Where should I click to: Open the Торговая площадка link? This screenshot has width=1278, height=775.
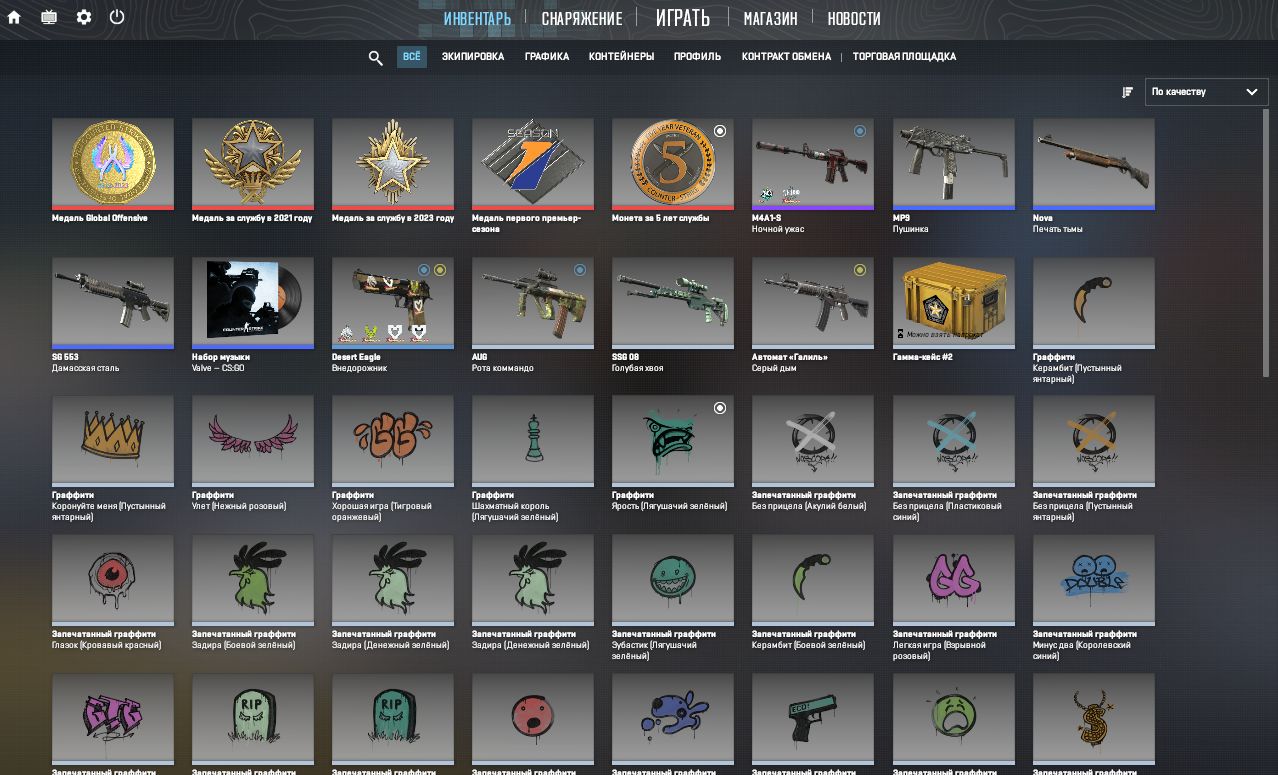click(x=904, y=57)
